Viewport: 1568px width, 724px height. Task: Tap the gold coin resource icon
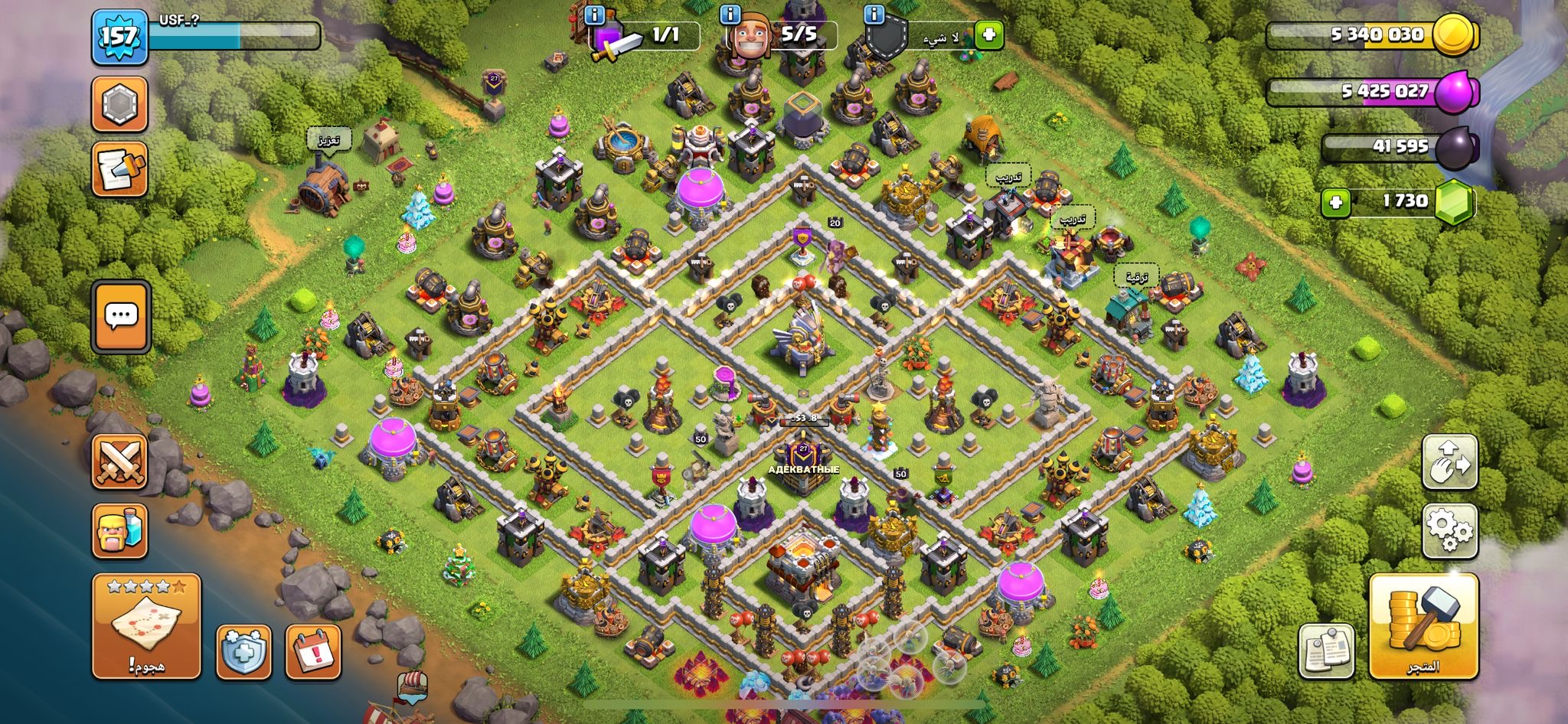coord(1453,34)
